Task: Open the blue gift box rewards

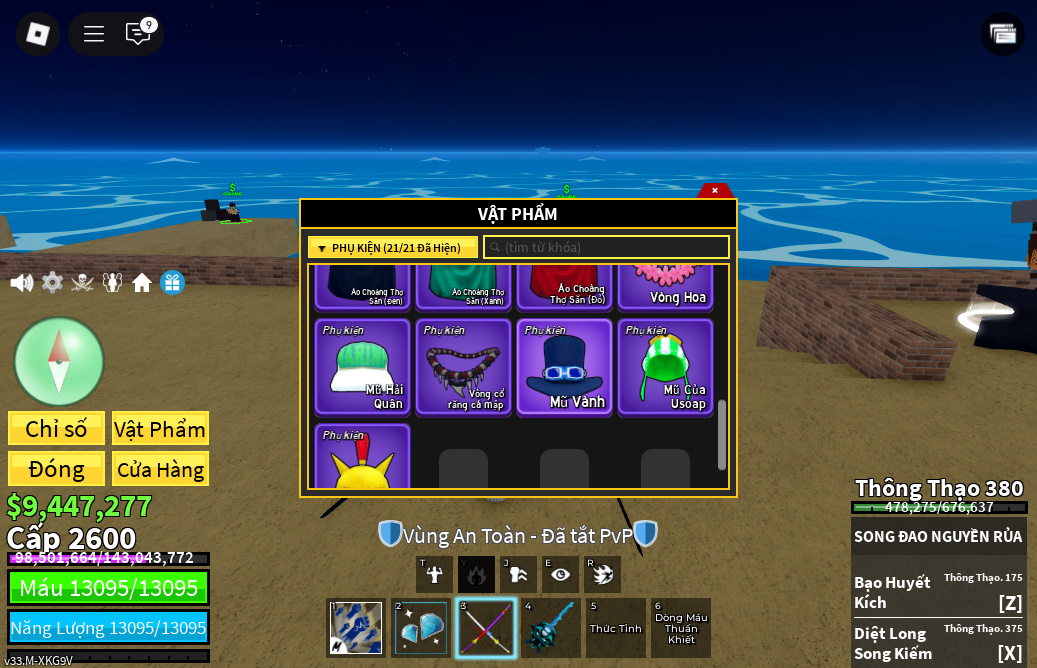Action: 172,283
